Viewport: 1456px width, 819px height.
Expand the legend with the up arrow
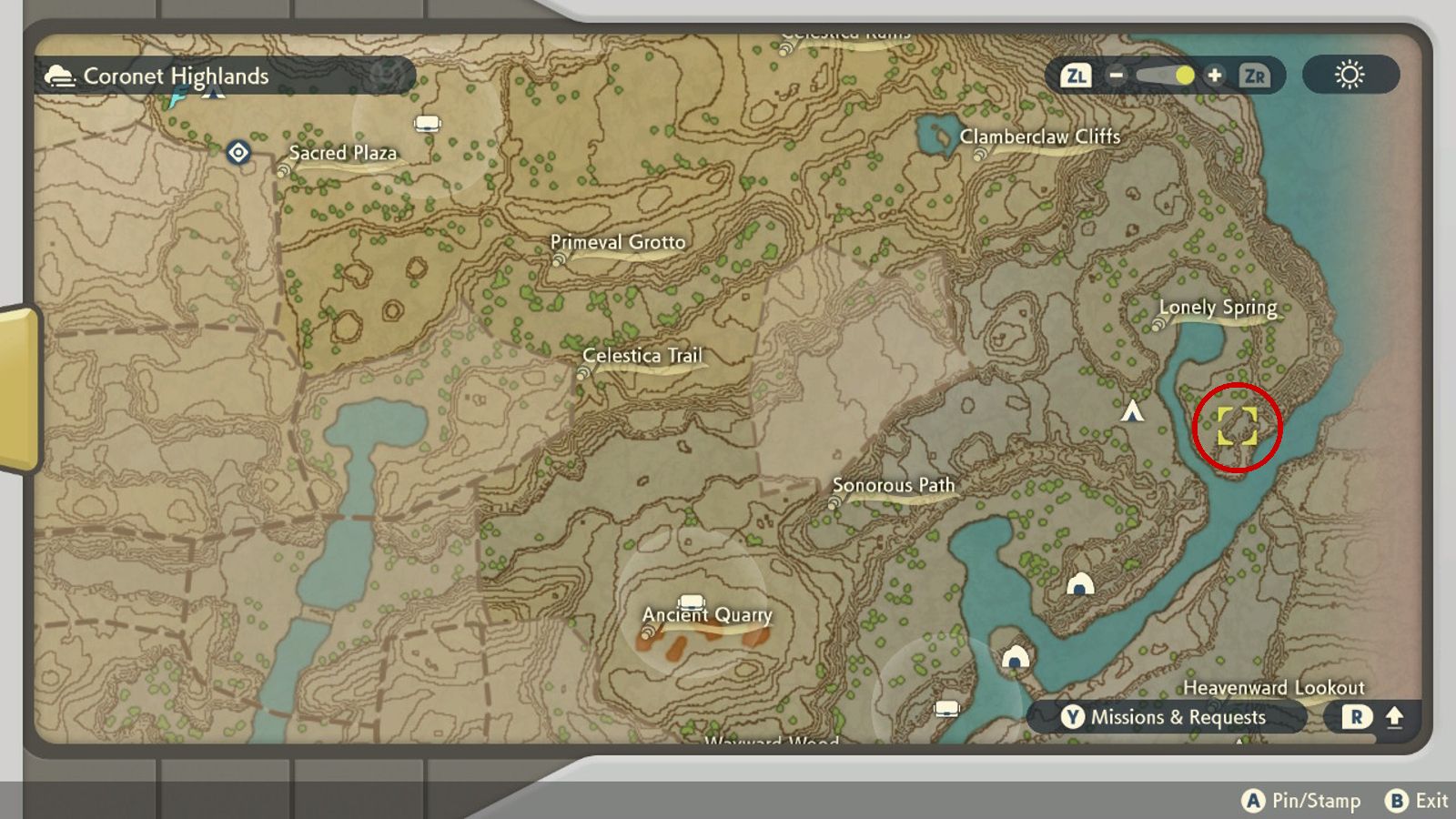[x=1393, y=717]
